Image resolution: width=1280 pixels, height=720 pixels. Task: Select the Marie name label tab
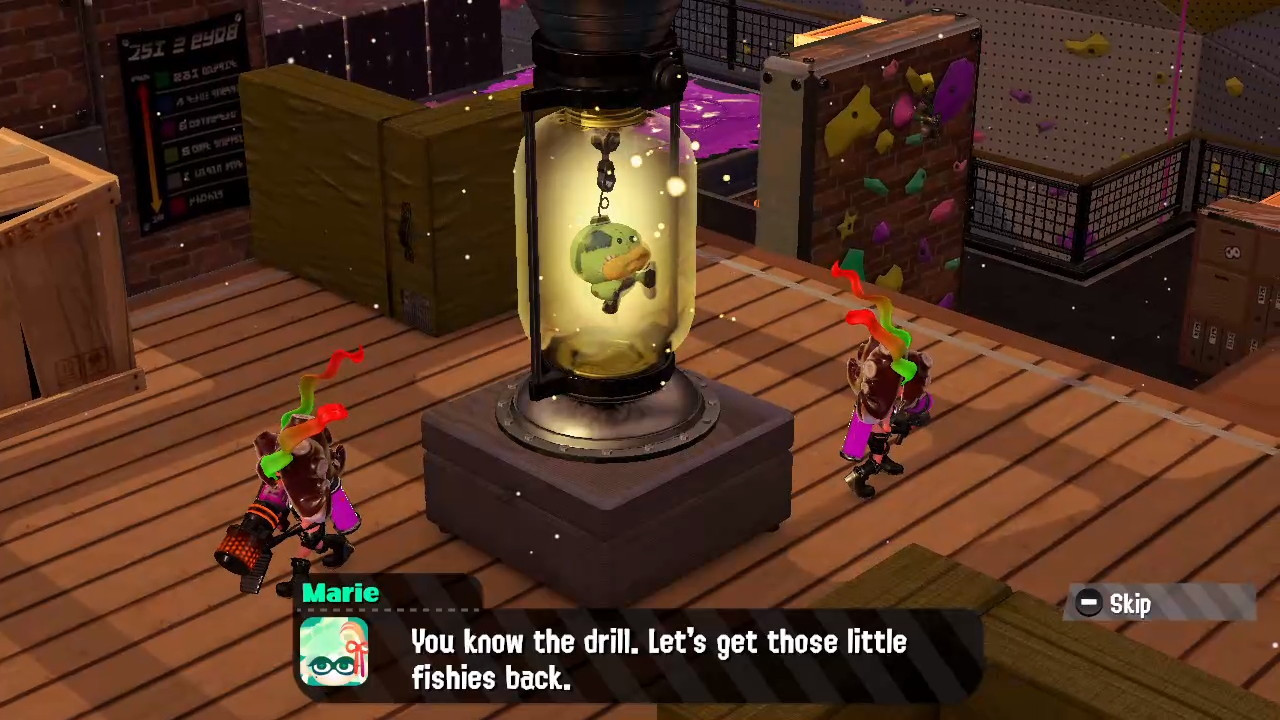click(341, 592)
